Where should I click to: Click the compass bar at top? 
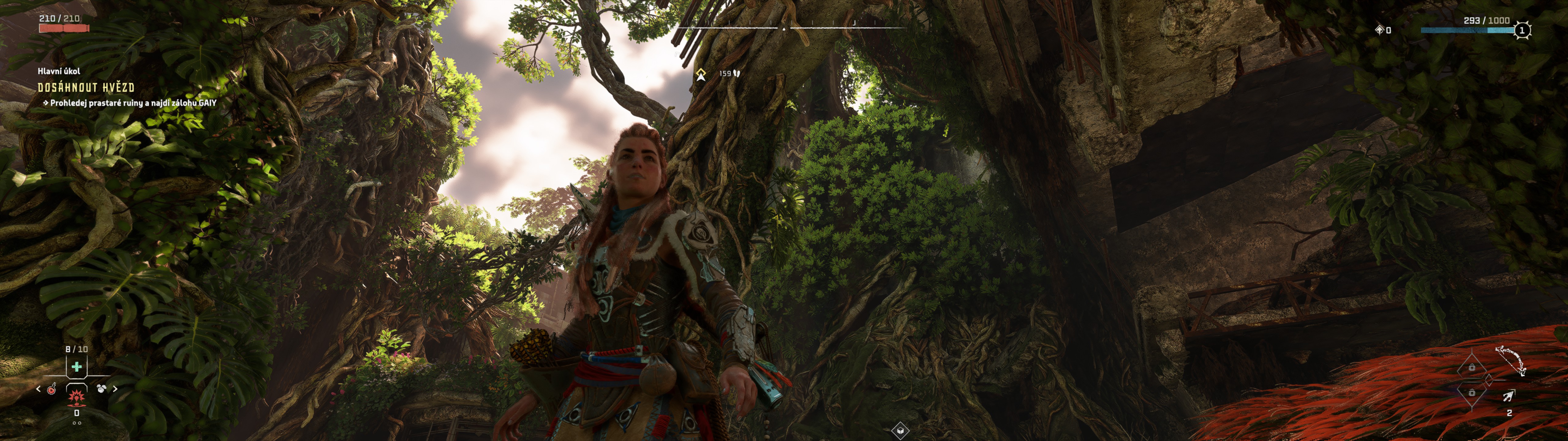(791, 28)
